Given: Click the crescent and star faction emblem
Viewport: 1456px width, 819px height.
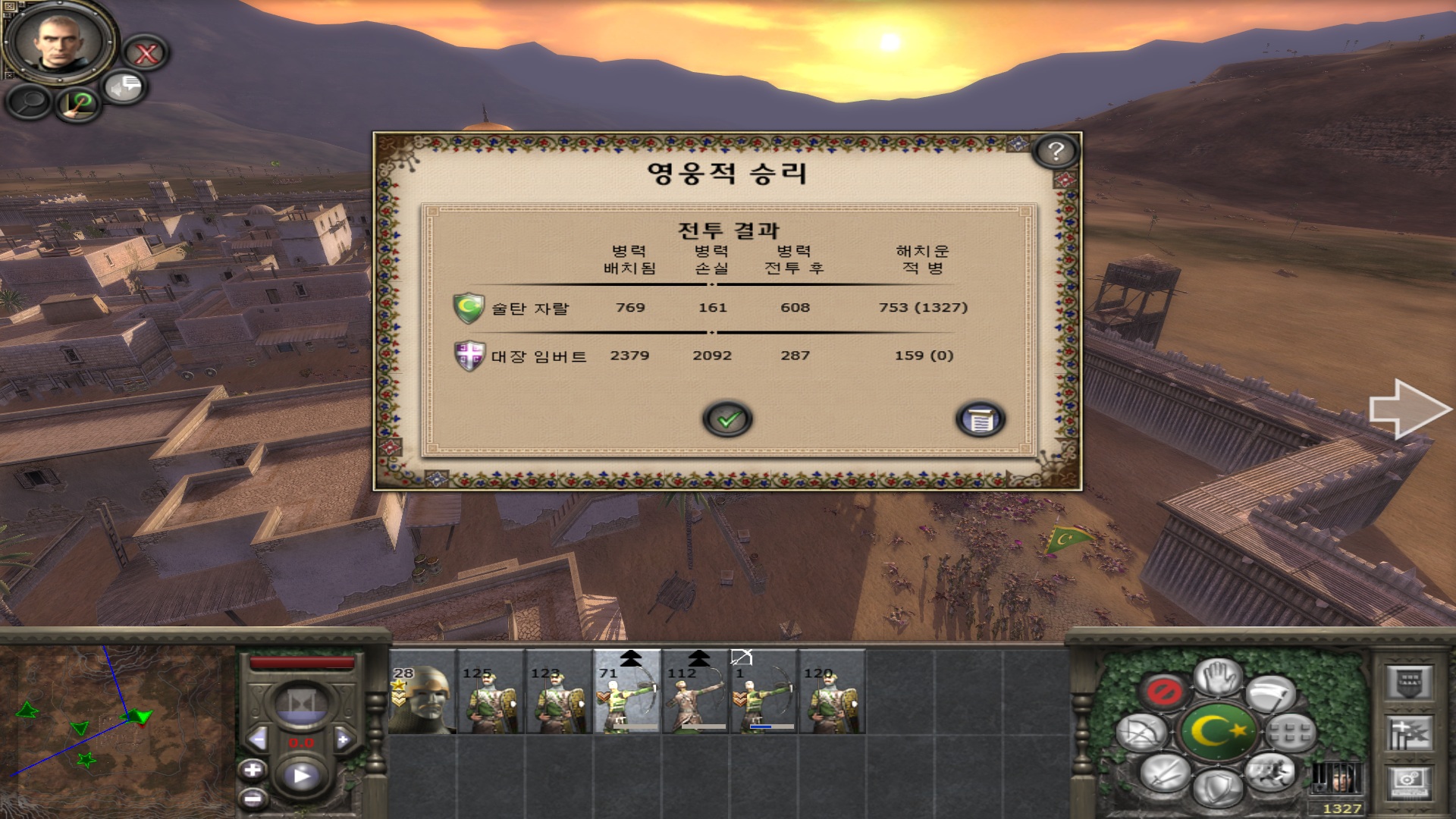Looking at the screenshot, I should coord(1219,732).
